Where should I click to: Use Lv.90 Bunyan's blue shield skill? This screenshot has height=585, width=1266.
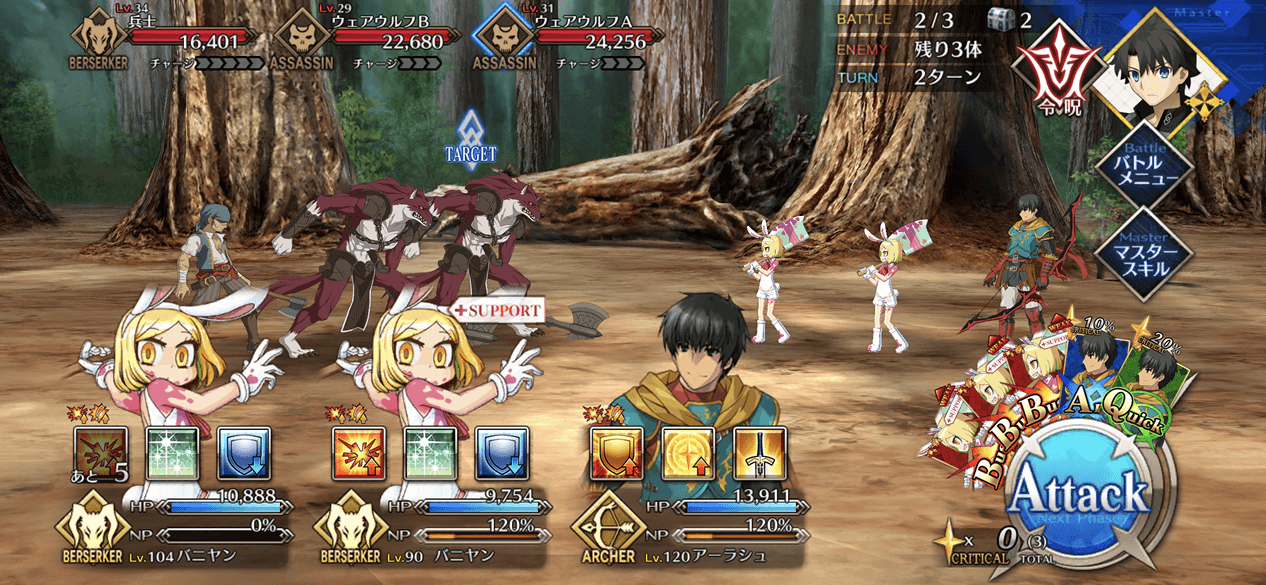[501, 452]
